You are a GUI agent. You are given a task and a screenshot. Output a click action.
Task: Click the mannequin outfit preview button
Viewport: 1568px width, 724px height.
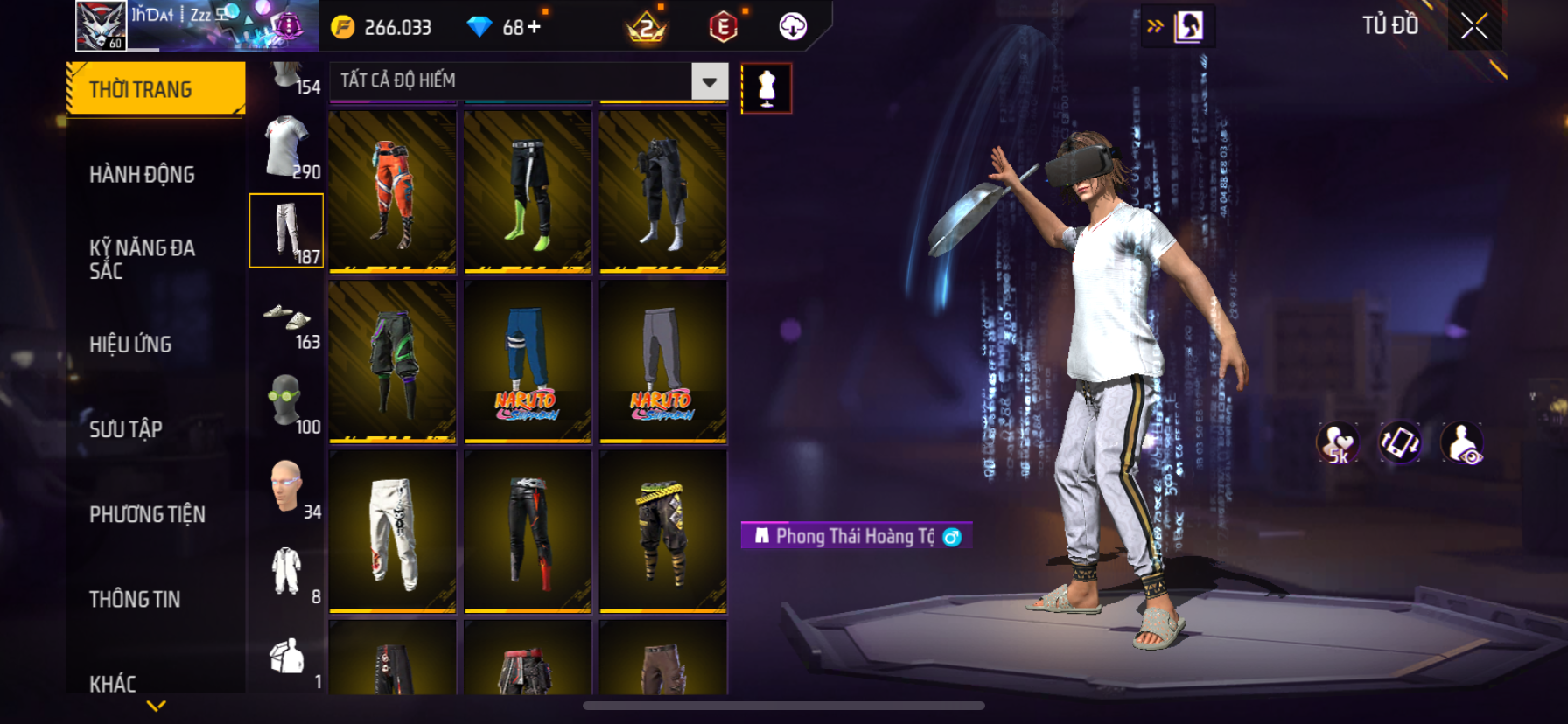(766, 88)
